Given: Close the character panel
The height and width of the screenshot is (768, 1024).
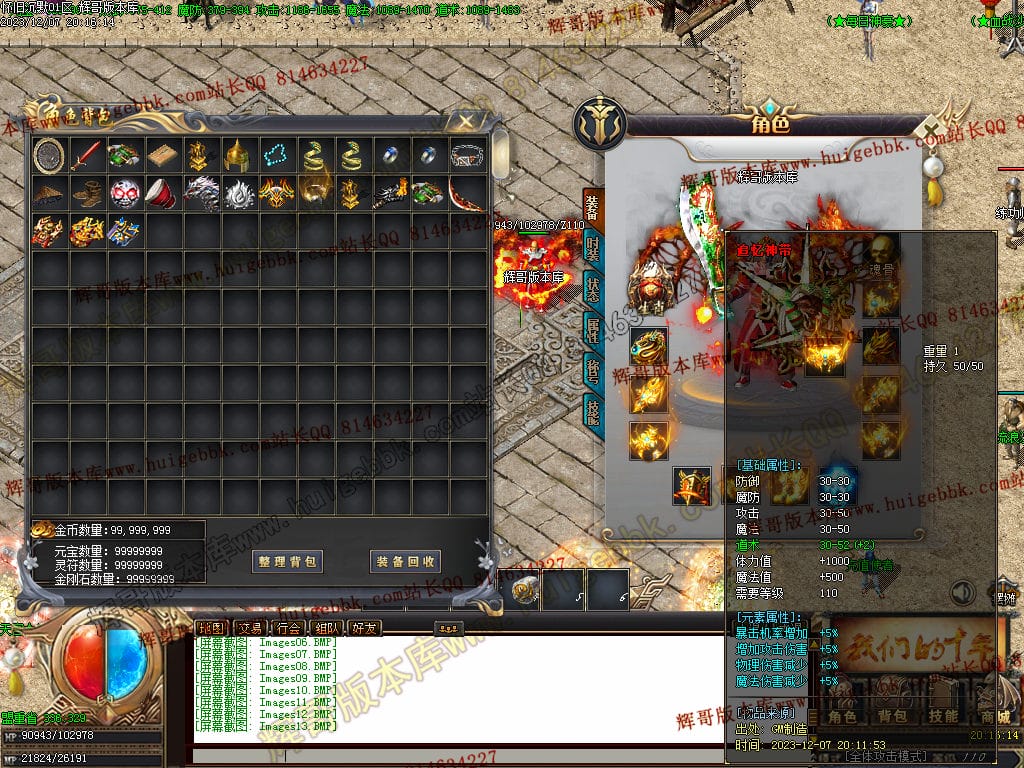Looking at the screenshot, I should (931, 131).
